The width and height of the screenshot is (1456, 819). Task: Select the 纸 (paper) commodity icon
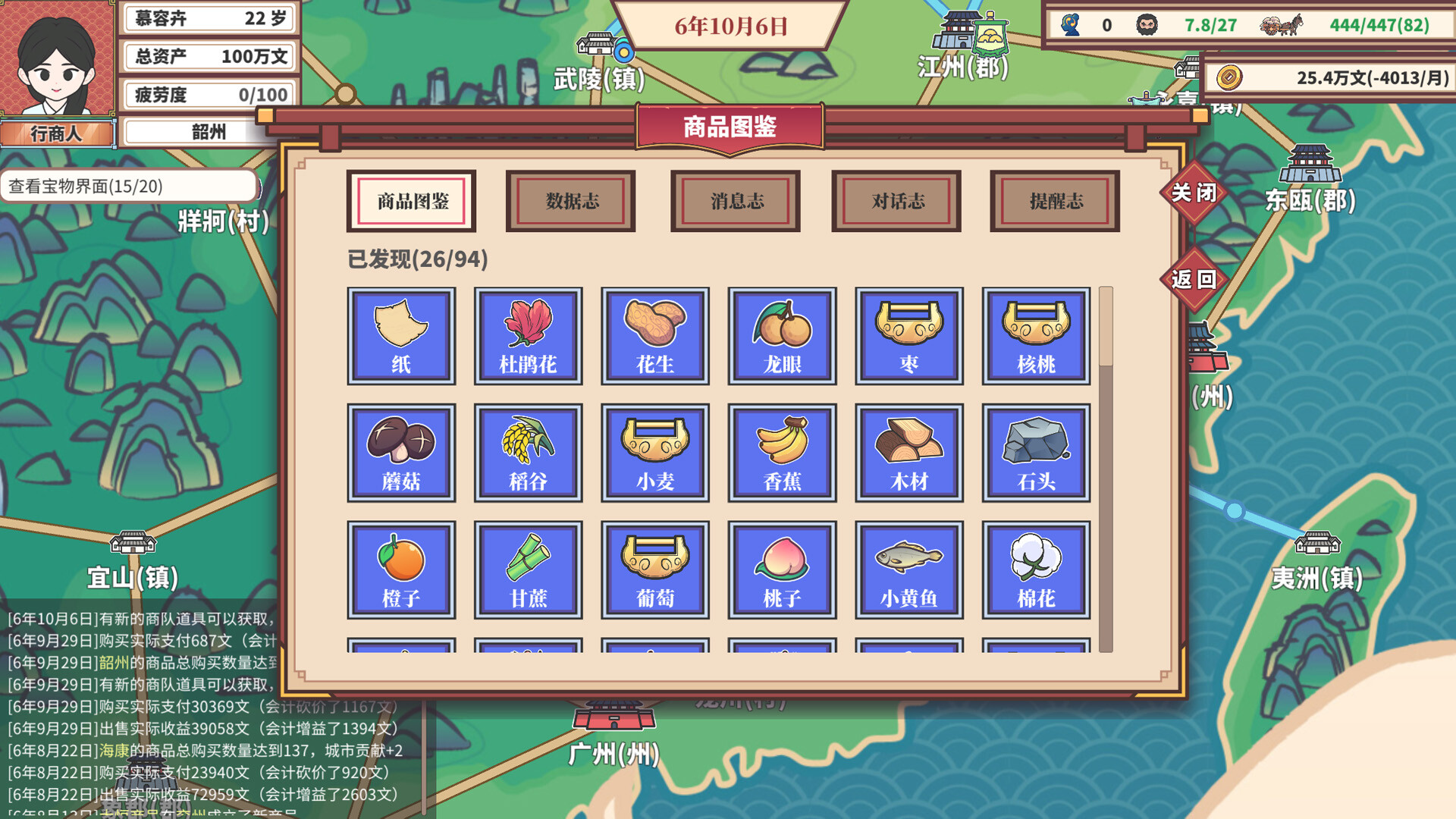coord(400,336)
